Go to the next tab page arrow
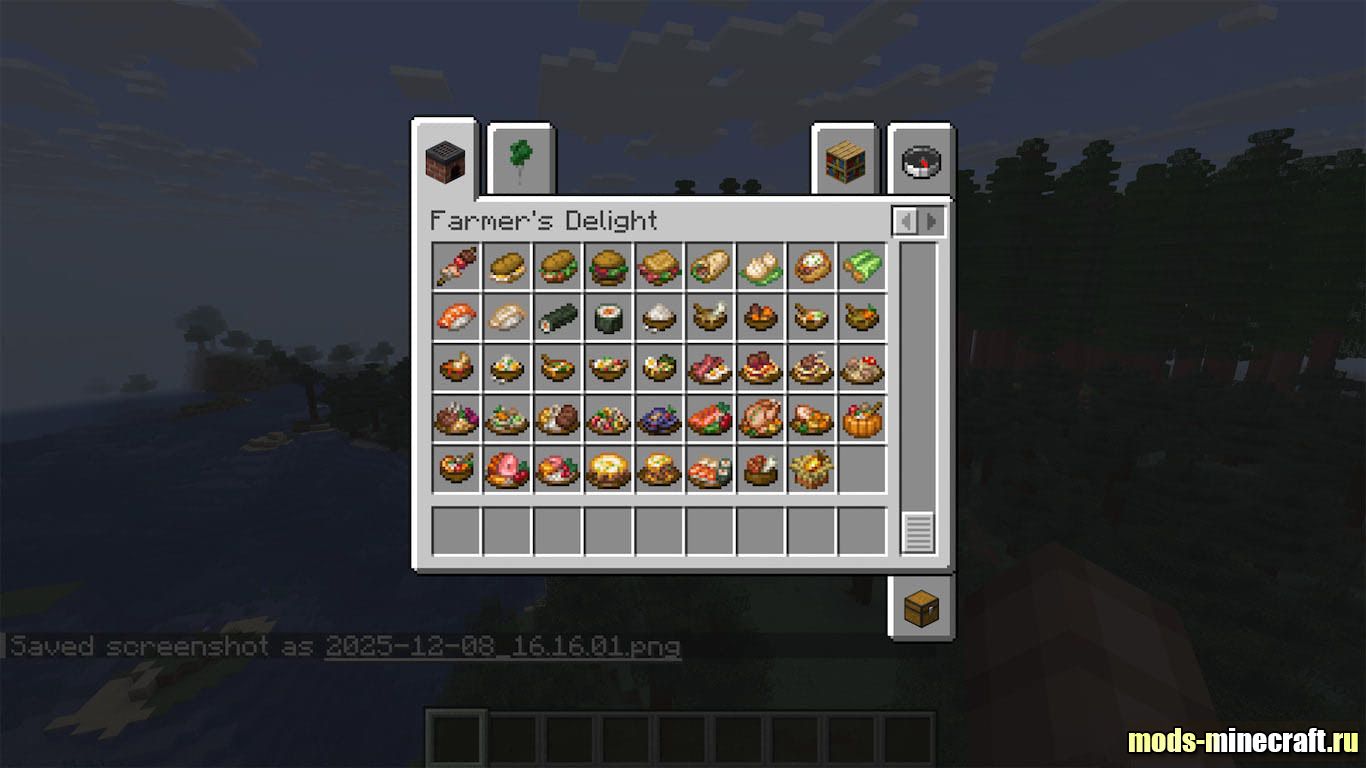Viewport: 1366px width, 768px height. pos(931,221)
